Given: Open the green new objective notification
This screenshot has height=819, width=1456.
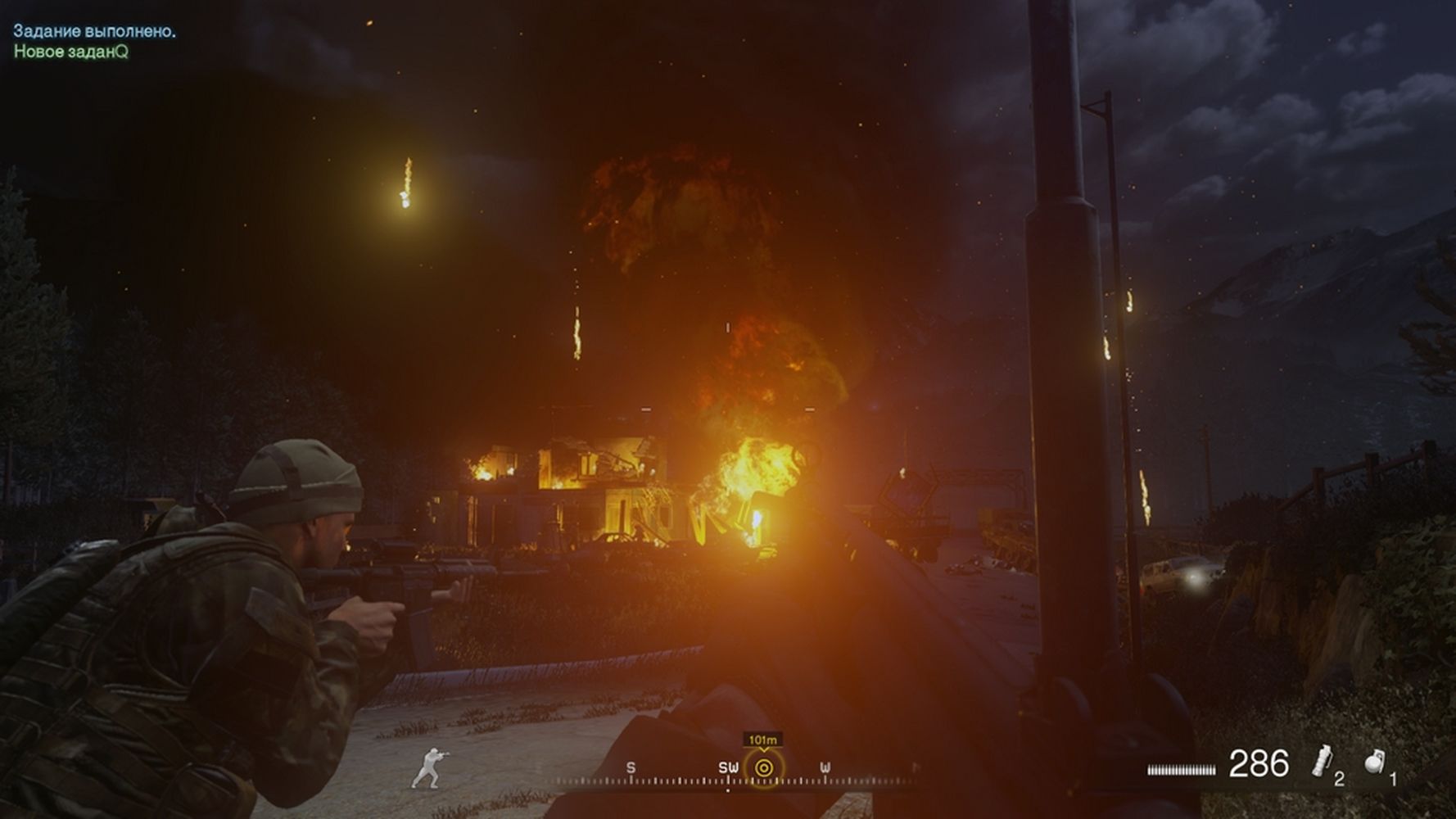Looking at the screenshot, I should point(71,52).
